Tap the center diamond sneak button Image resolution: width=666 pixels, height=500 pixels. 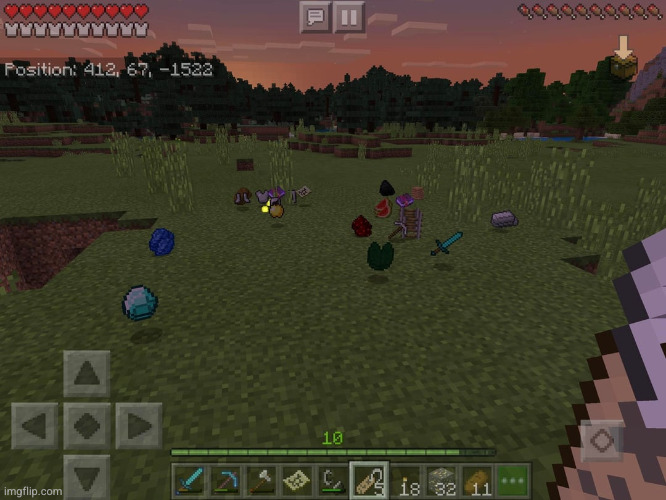click(87, 426)
